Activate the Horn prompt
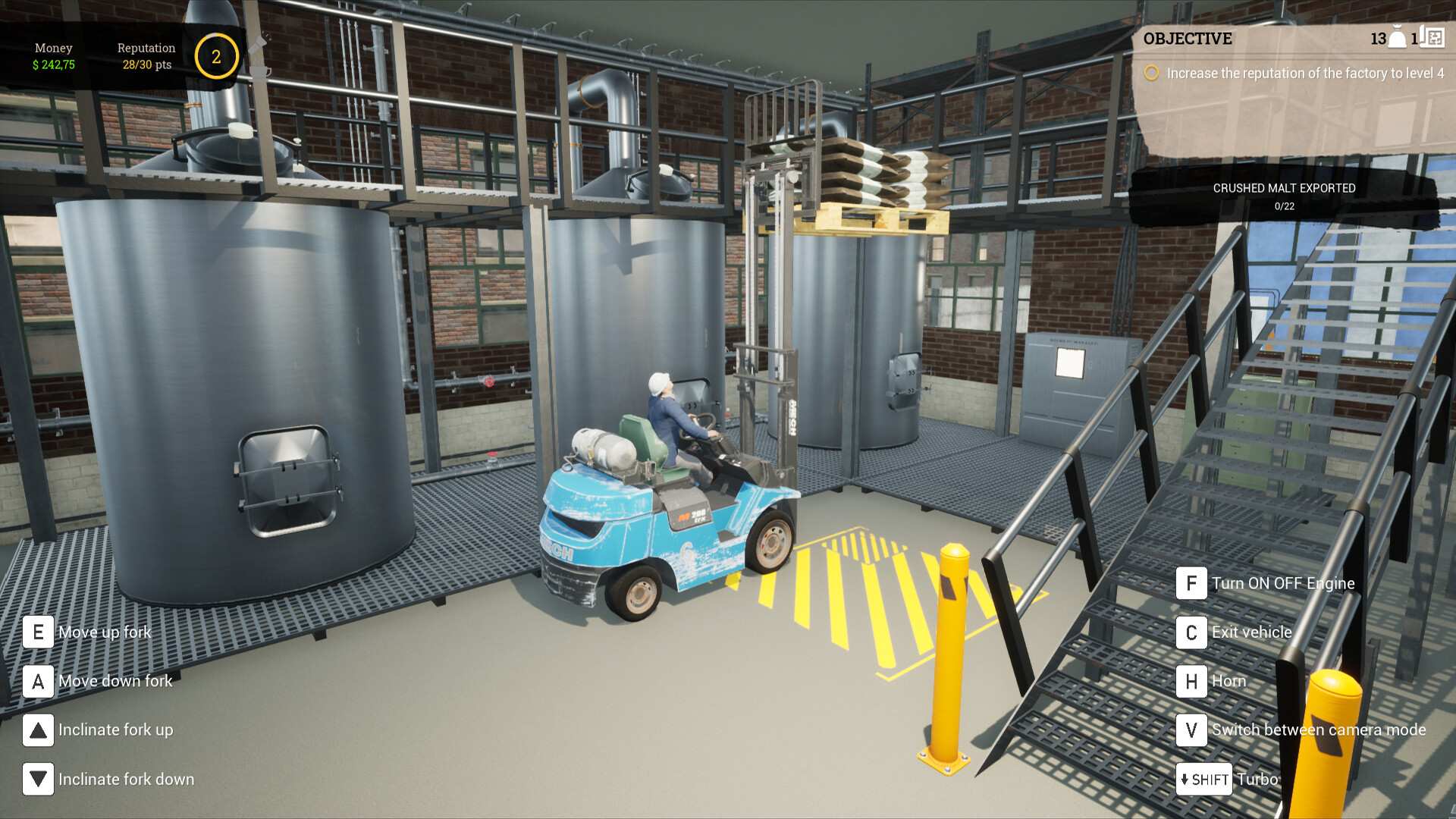This screenshot has width=1456, height=819. [1192, 681]
